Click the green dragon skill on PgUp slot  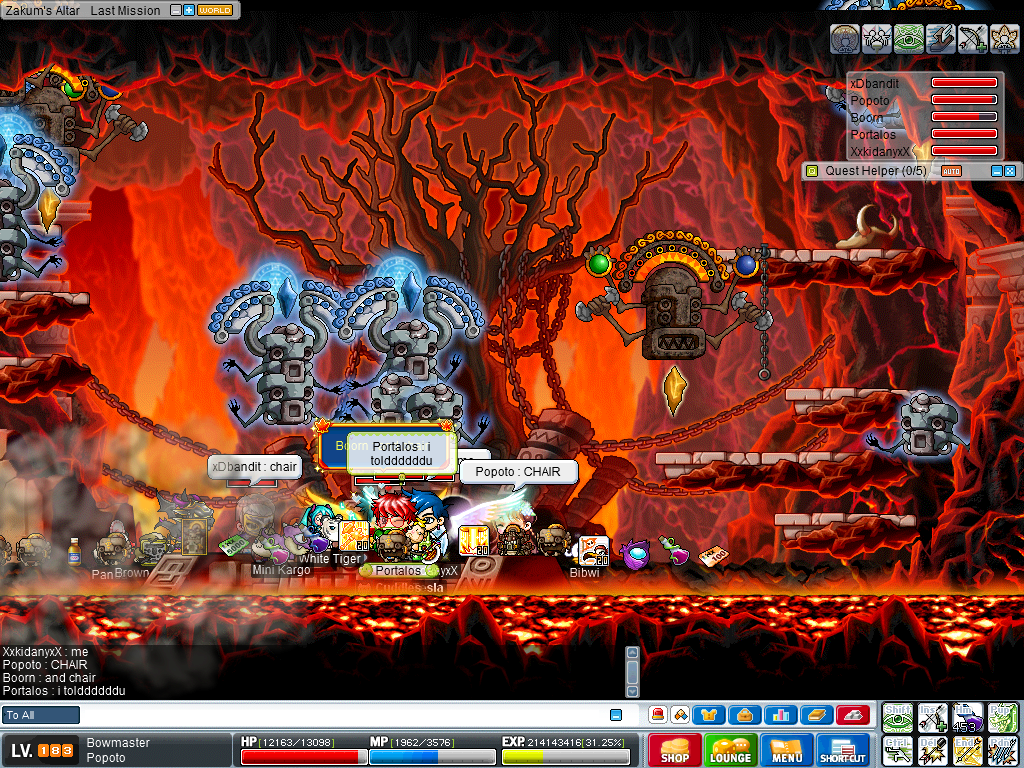tap(1001, 717)
